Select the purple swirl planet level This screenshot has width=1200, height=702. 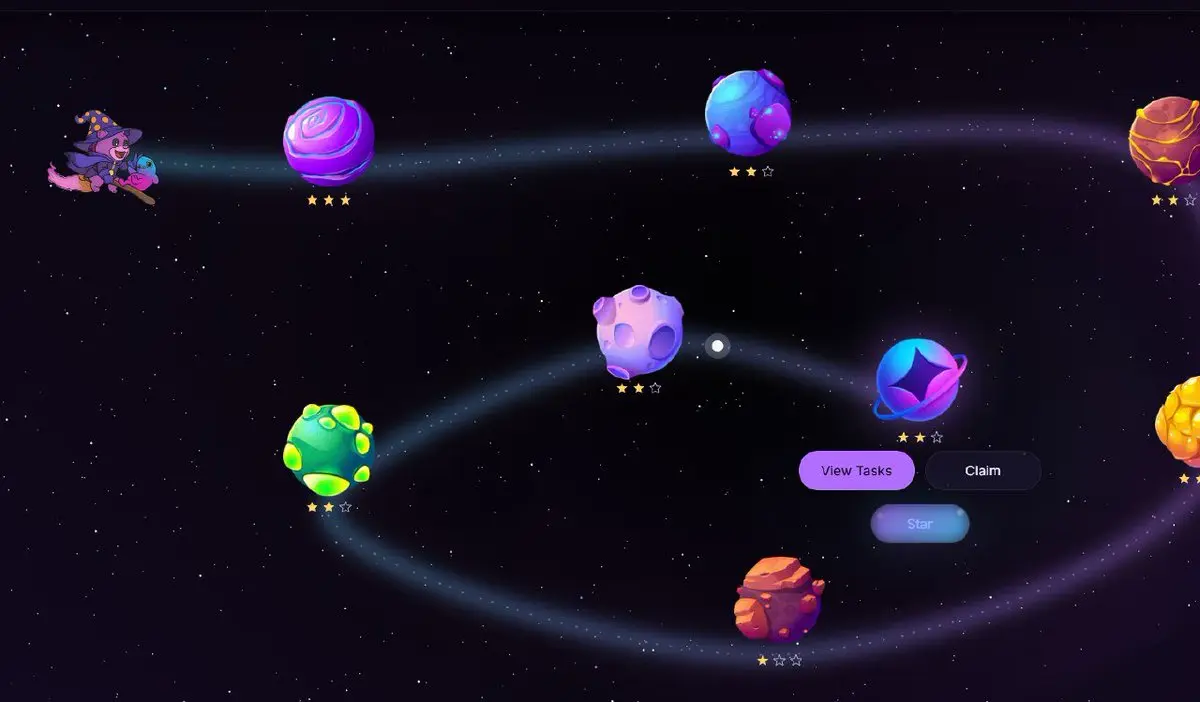(x=328, y=141)
